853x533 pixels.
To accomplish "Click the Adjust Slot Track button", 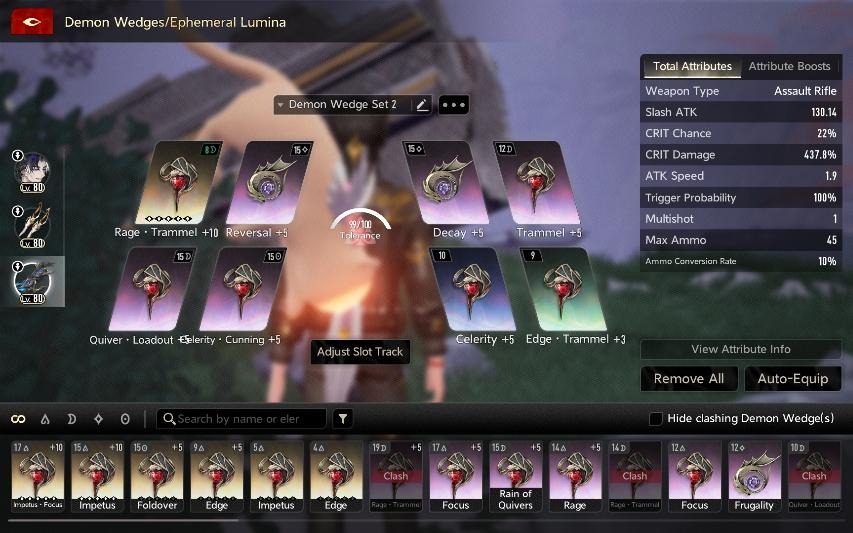I will tap(360, 352).
